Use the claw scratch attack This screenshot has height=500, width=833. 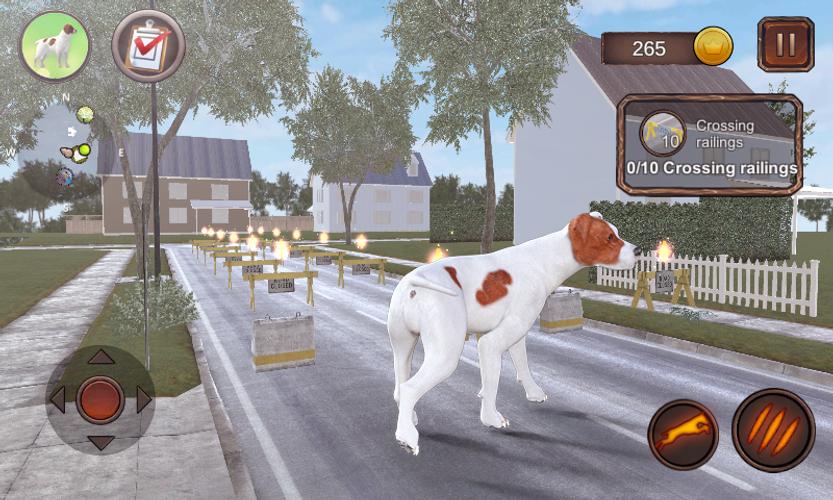[x=774, y=431]
